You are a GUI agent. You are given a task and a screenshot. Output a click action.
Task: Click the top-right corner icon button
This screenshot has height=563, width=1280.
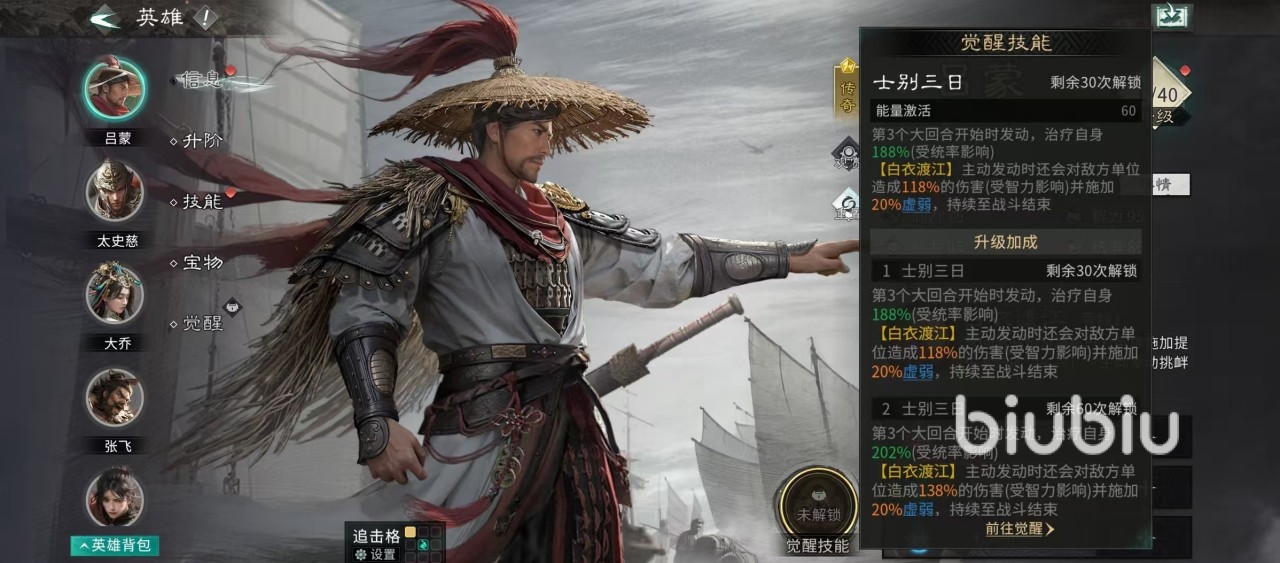[x=1171, y=17]
